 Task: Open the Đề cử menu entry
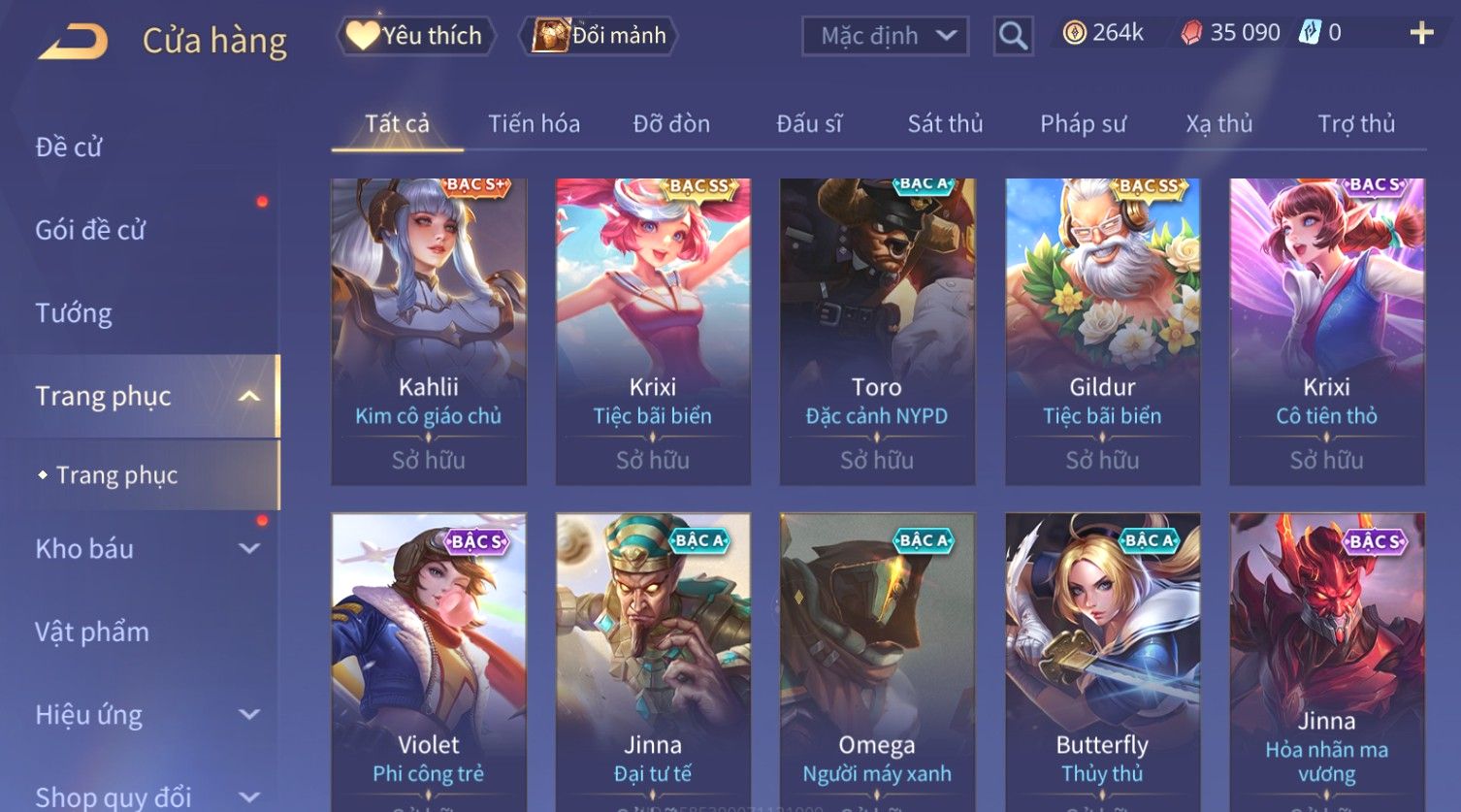click(69, 147)
